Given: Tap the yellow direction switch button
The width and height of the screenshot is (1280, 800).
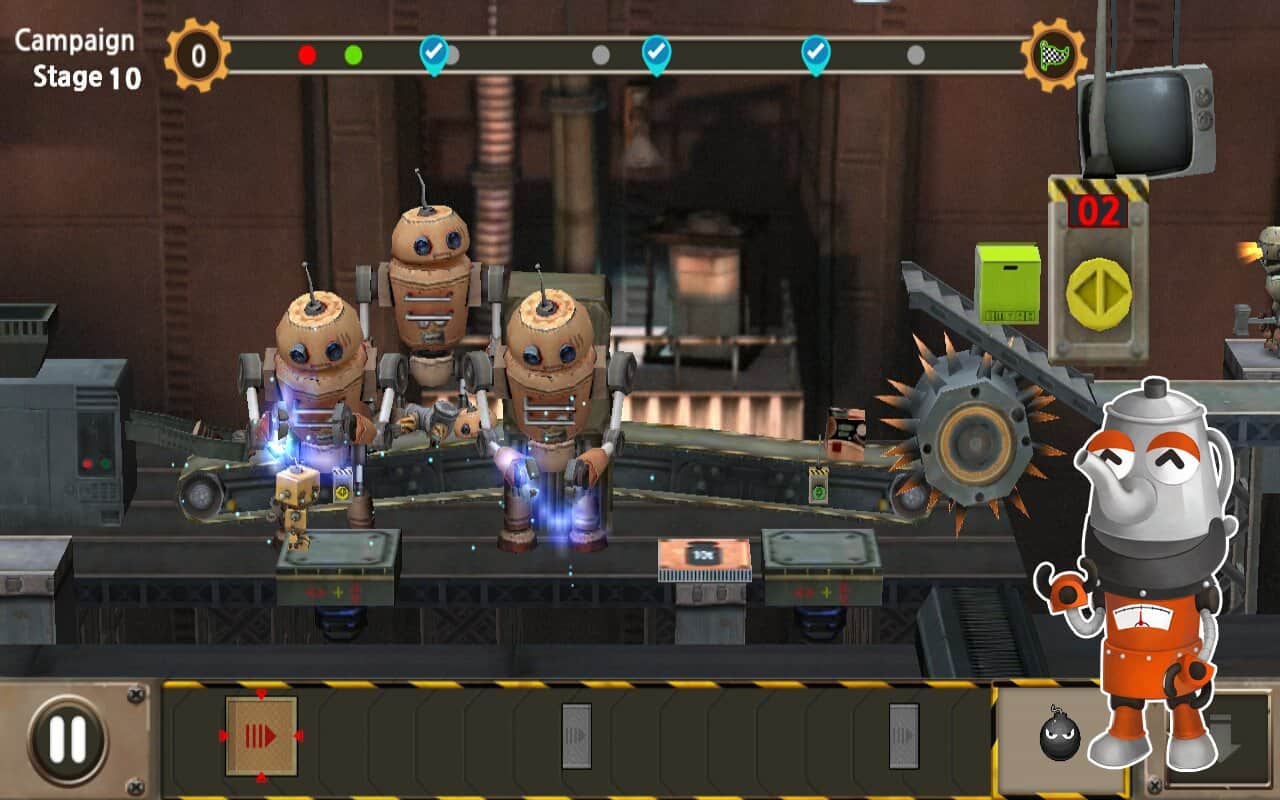Looking at the screenshot, I should 1098,294.
